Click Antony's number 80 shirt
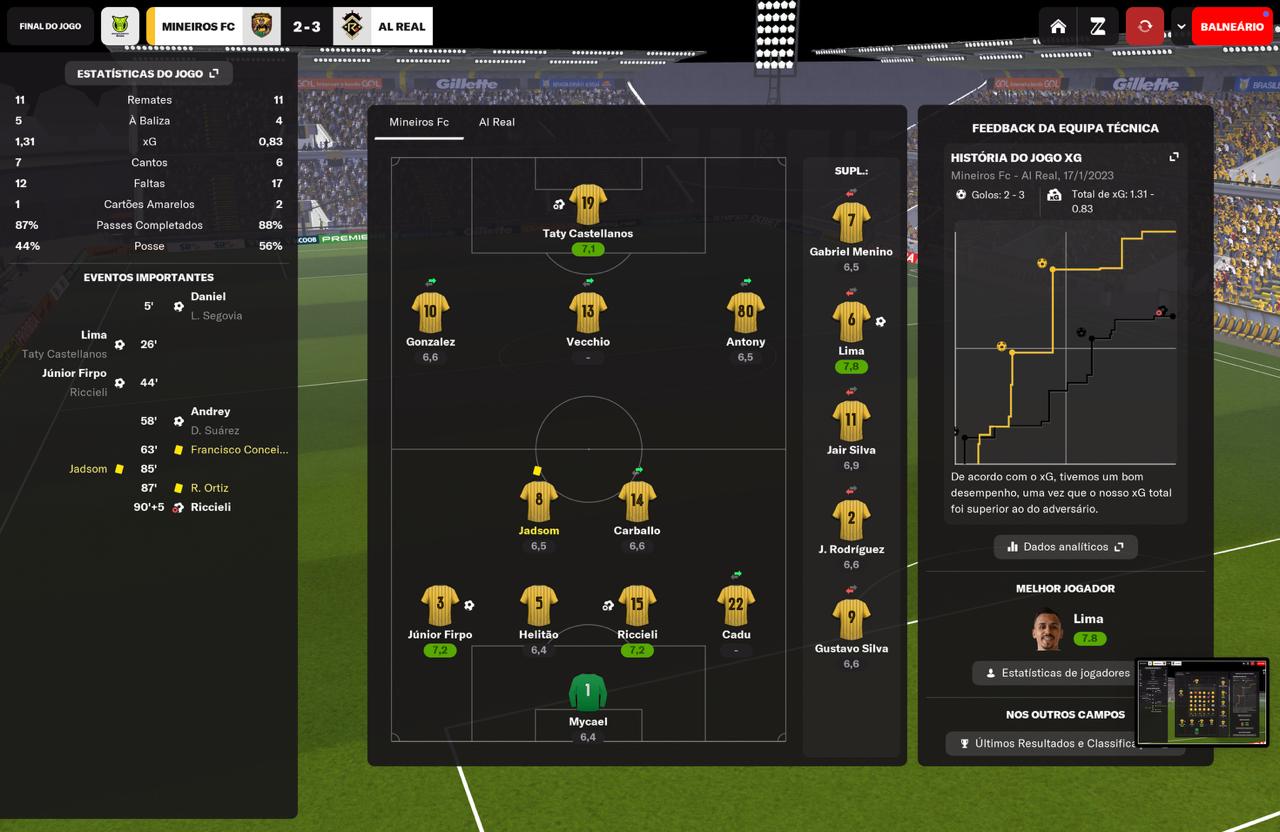1280x832 pixels. [745, 313]
